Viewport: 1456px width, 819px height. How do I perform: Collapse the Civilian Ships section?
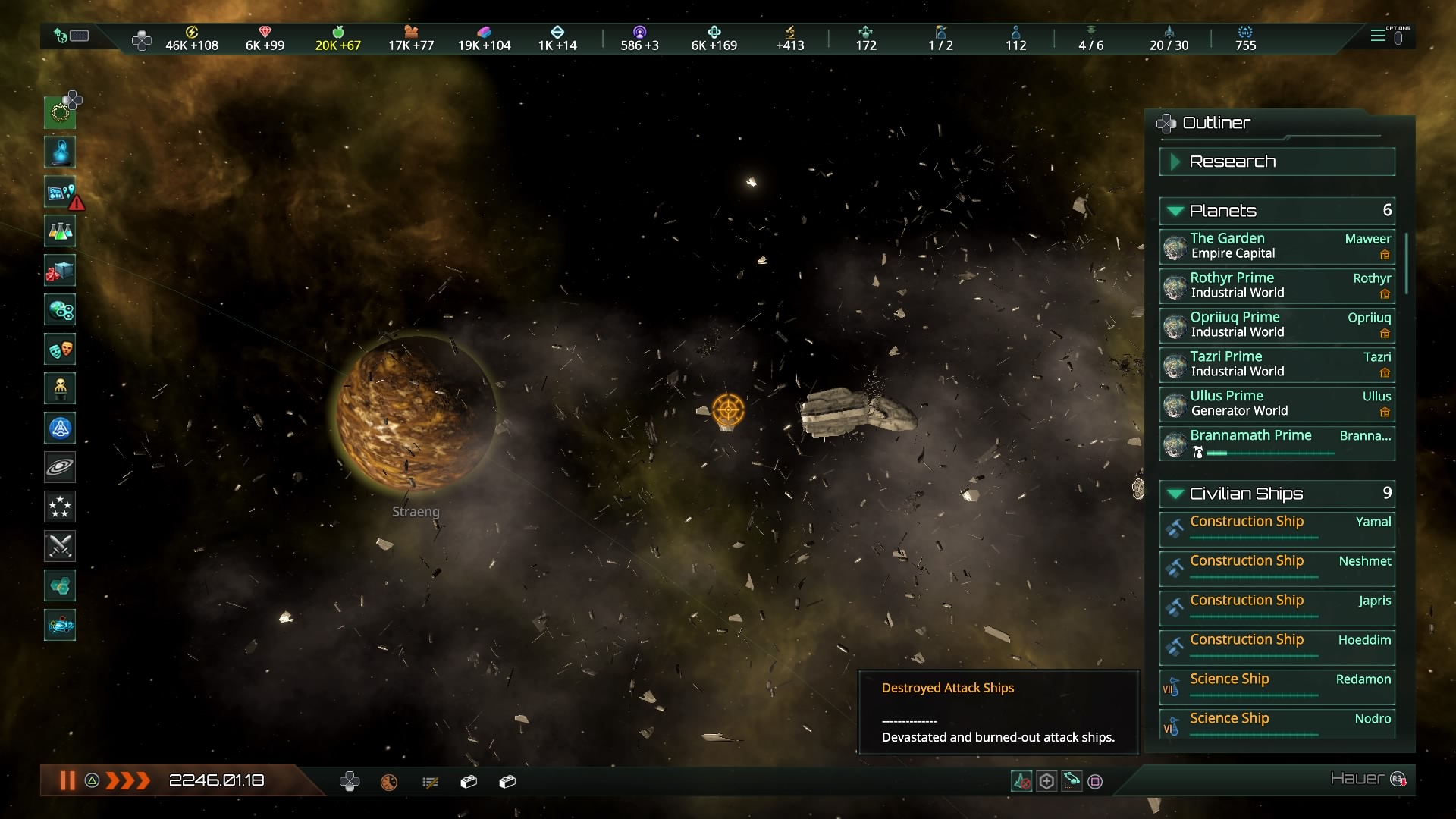pos(1277,494)
